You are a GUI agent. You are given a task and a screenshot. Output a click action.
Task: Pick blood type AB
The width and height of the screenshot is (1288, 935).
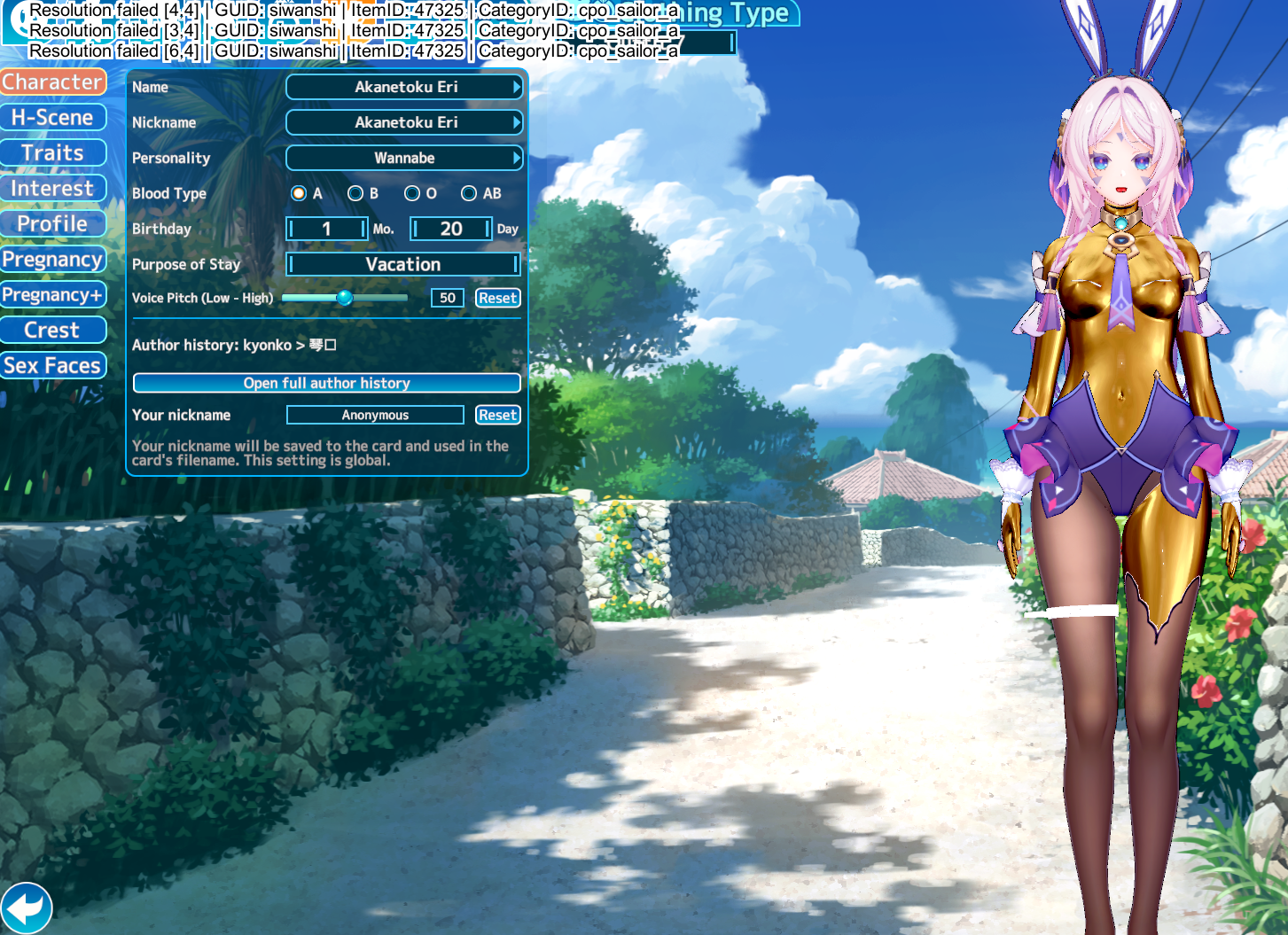469,193
